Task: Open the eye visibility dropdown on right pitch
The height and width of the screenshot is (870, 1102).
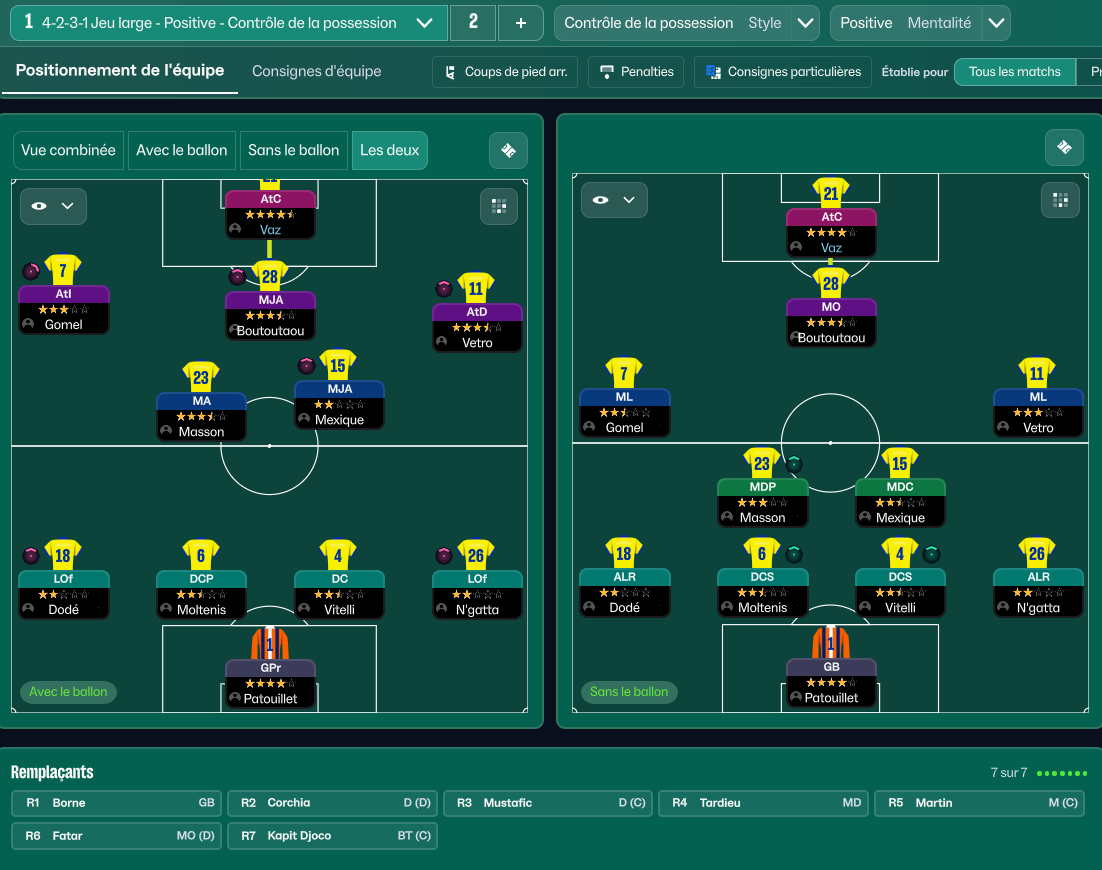Action: click(614, 200)
